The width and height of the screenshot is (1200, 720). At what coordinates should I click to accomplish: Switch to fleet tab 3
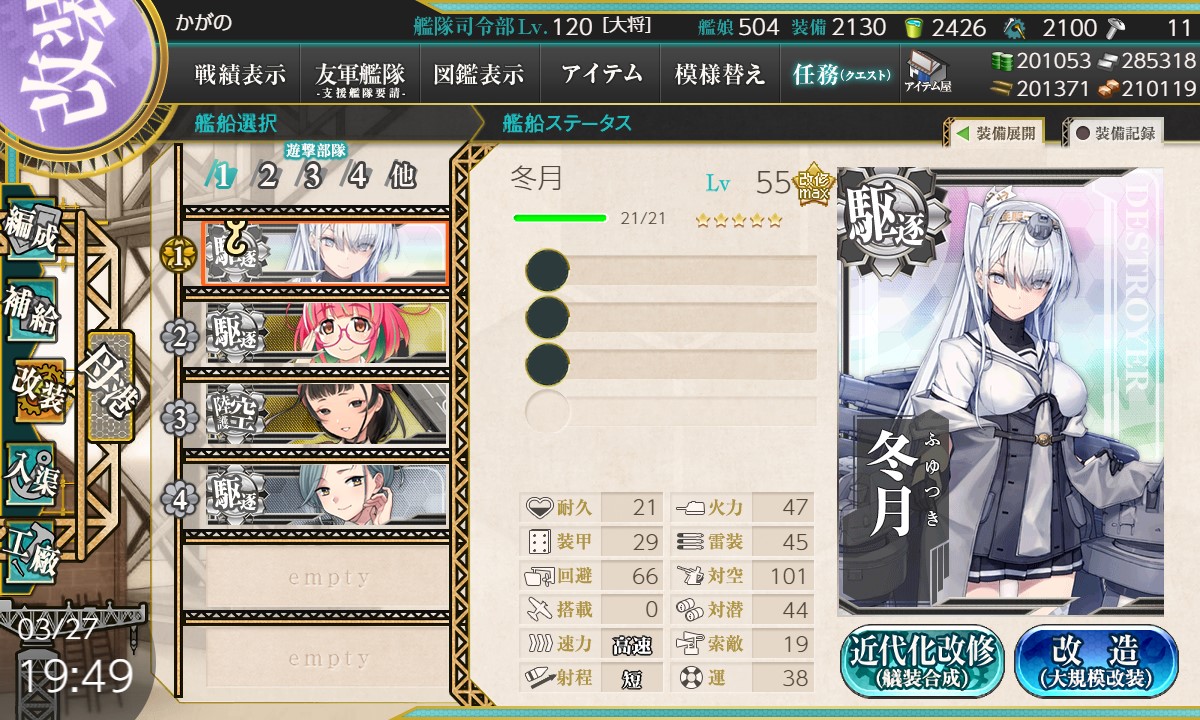tap(313, 177)
